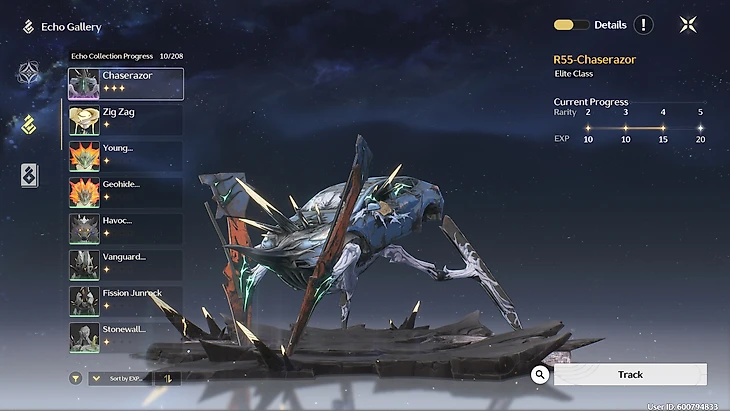Reverse the sort order with arrows button

[168, 378]
